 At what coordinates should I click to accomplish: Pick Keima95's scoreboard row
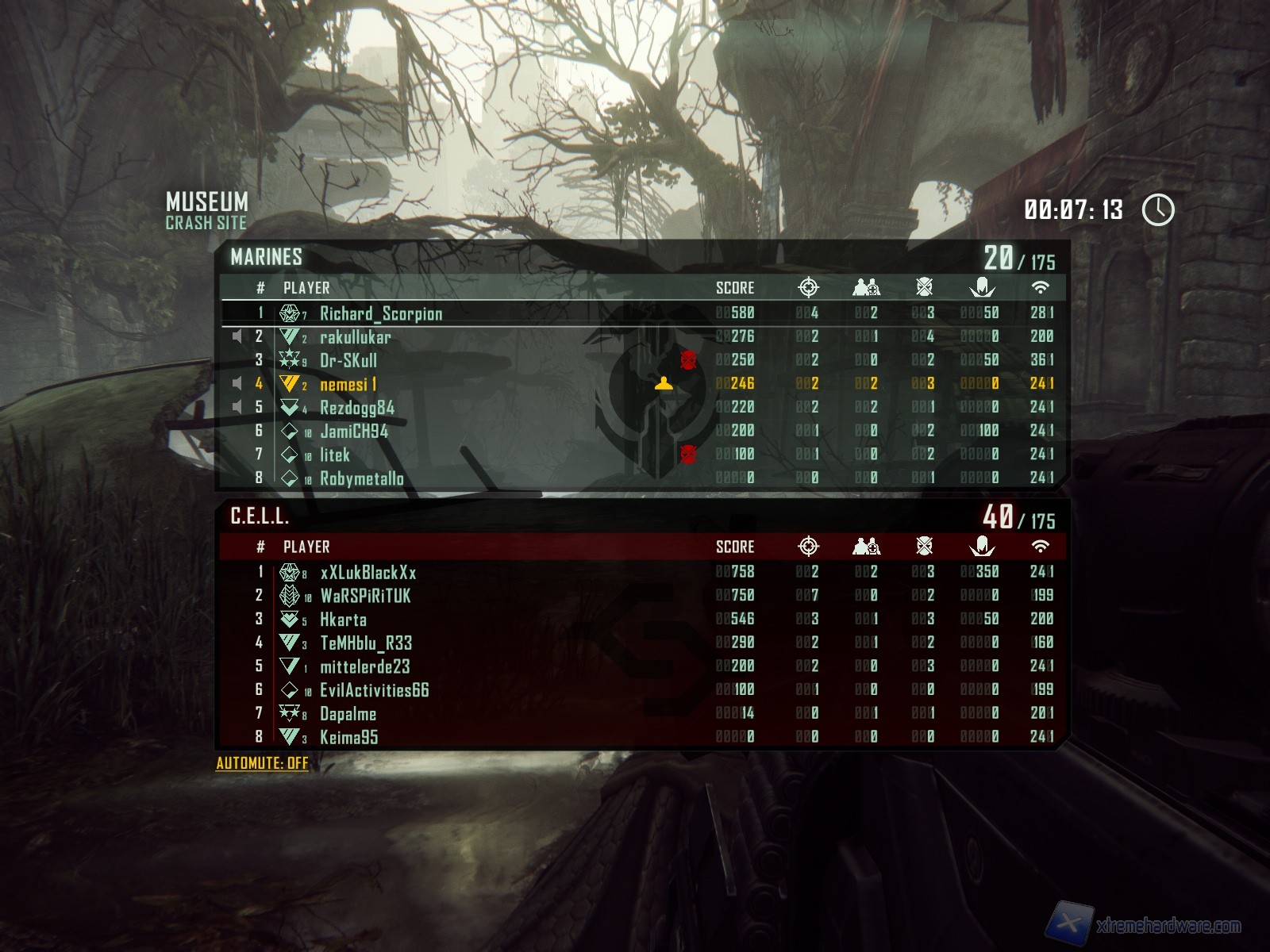[x=348, y=737]
